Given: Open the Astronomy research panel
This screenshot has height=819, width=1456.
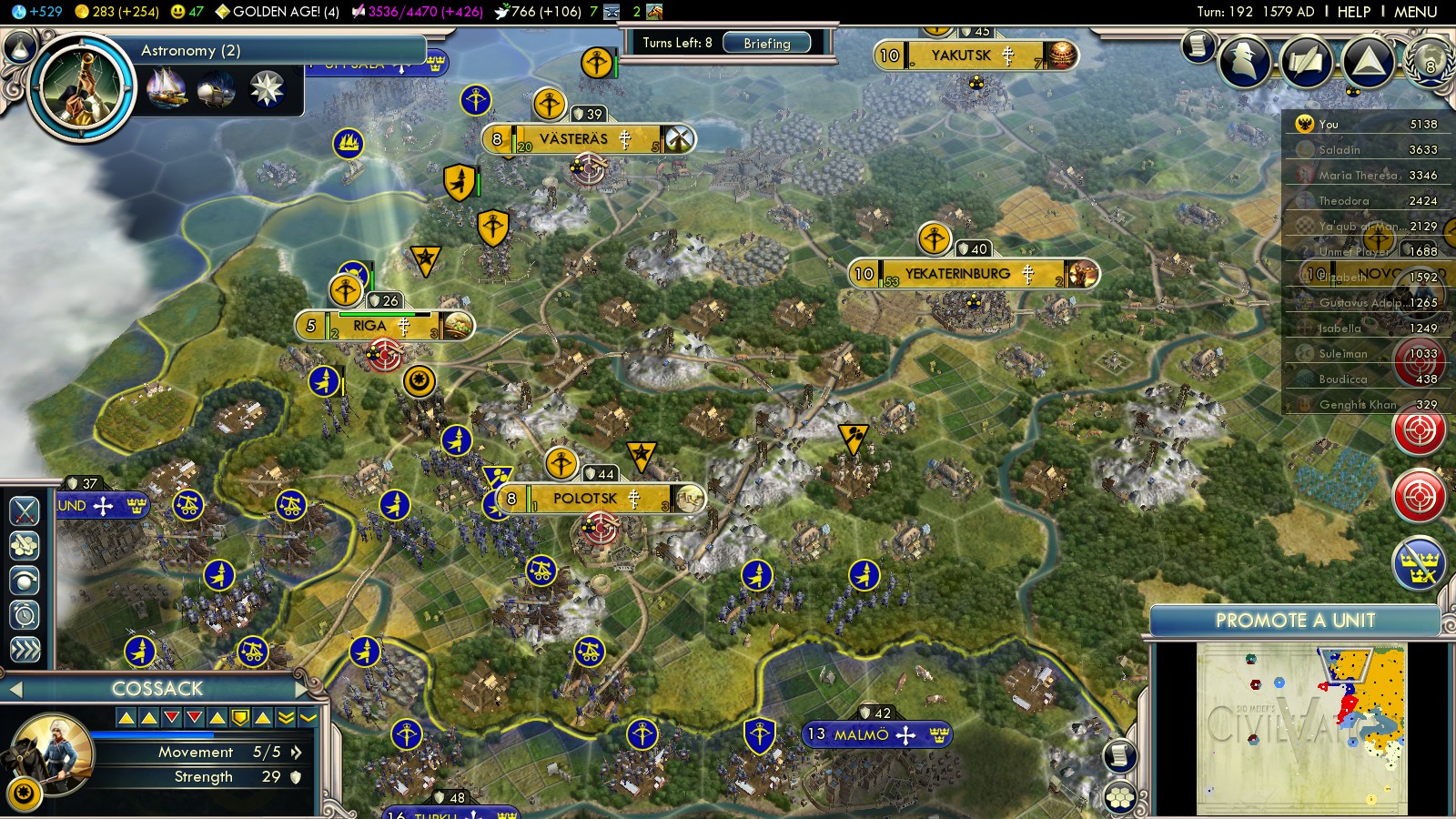Looking at the screenshot, I should click(x=190, y=51).
